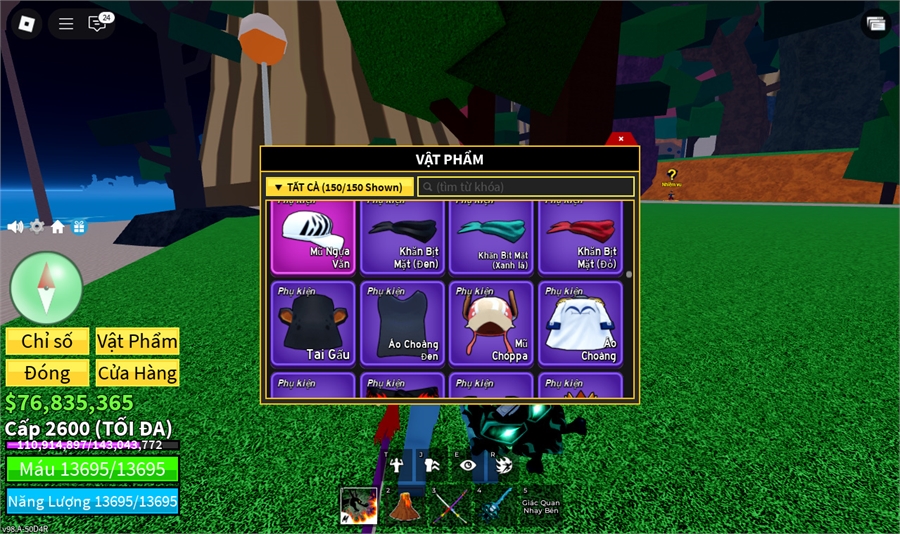Select the Khăn Bịt Mặt (Xanh lá) item
This screenshot has width=900, height=534.
pos(490,236)
